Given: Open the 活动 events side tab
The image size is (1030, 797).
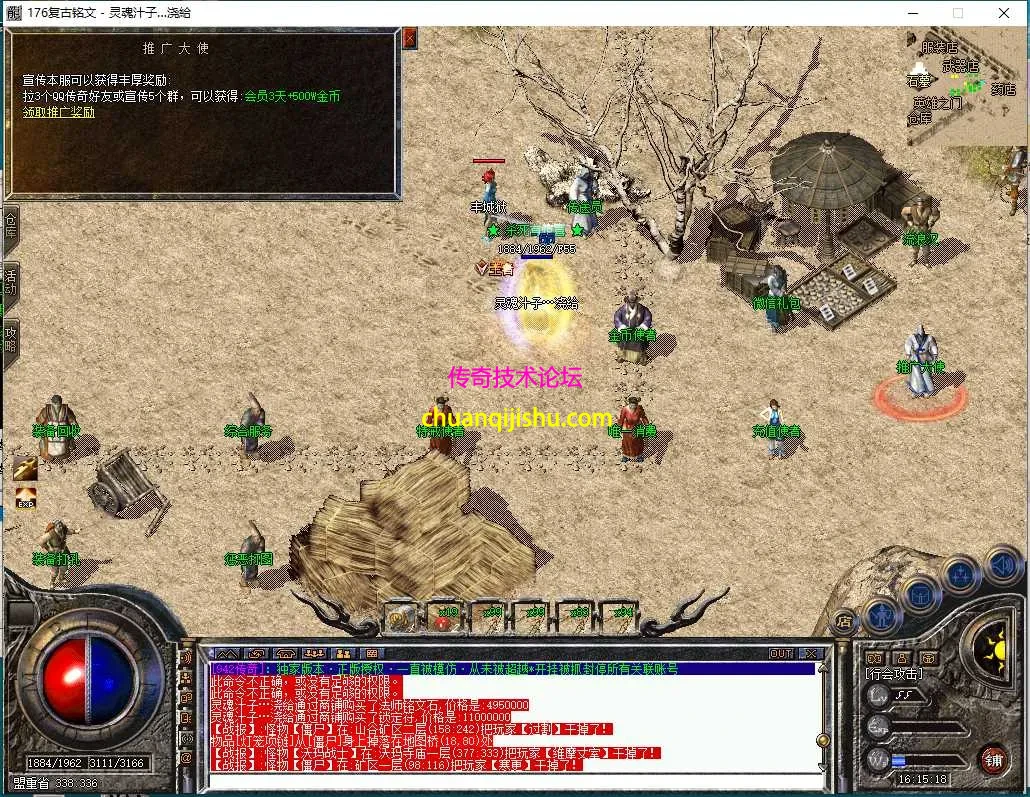Looking at the screenshot, I should [10, 282].
